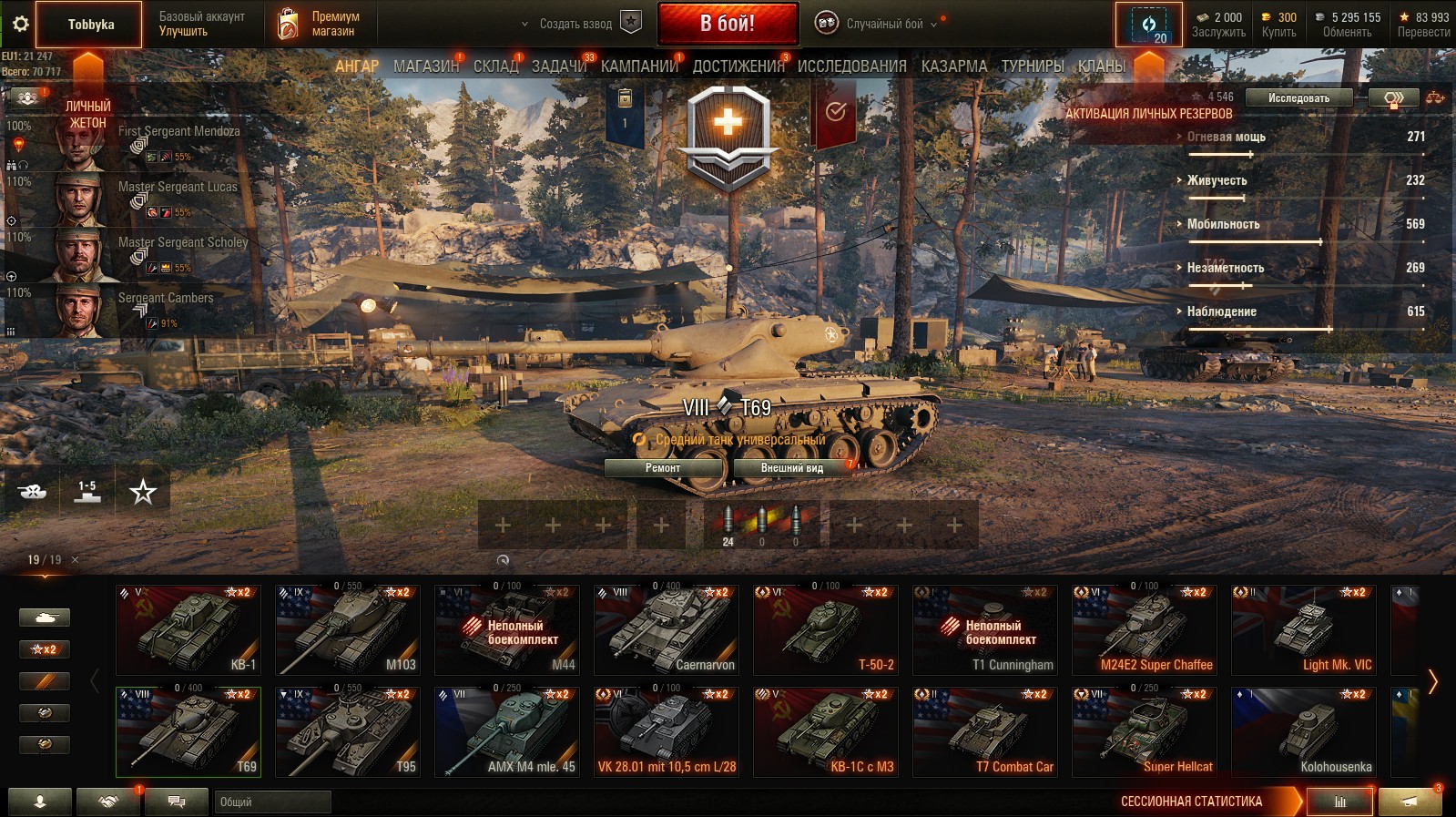Open the Кланы tab
The height and width of the screenshot is (817, 1456).
click(1102, 66)
